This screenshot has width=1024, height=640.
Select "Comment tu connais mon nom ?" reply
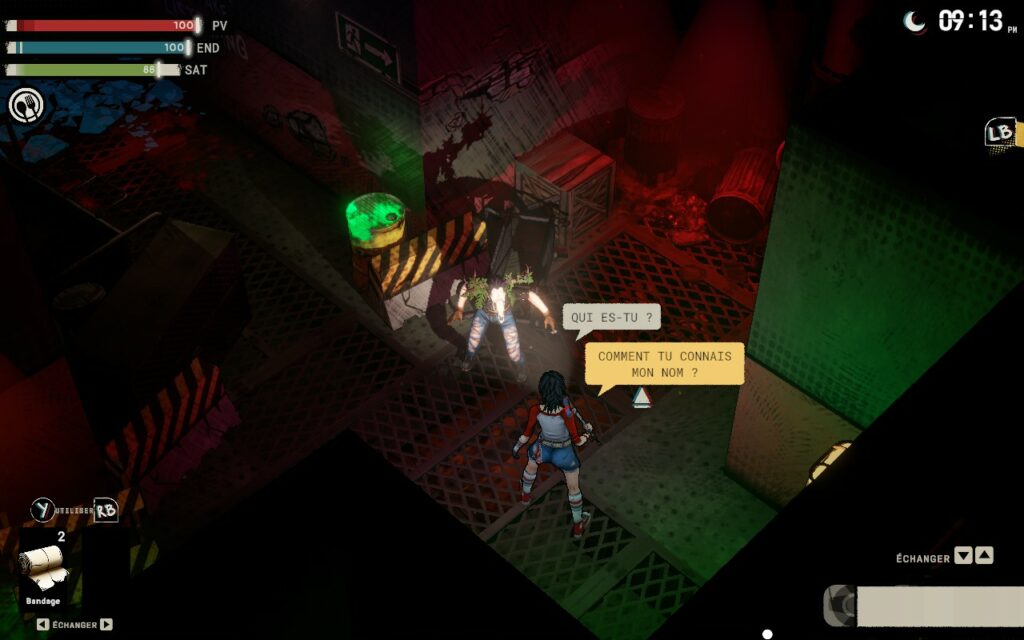(x=664, y=364)
